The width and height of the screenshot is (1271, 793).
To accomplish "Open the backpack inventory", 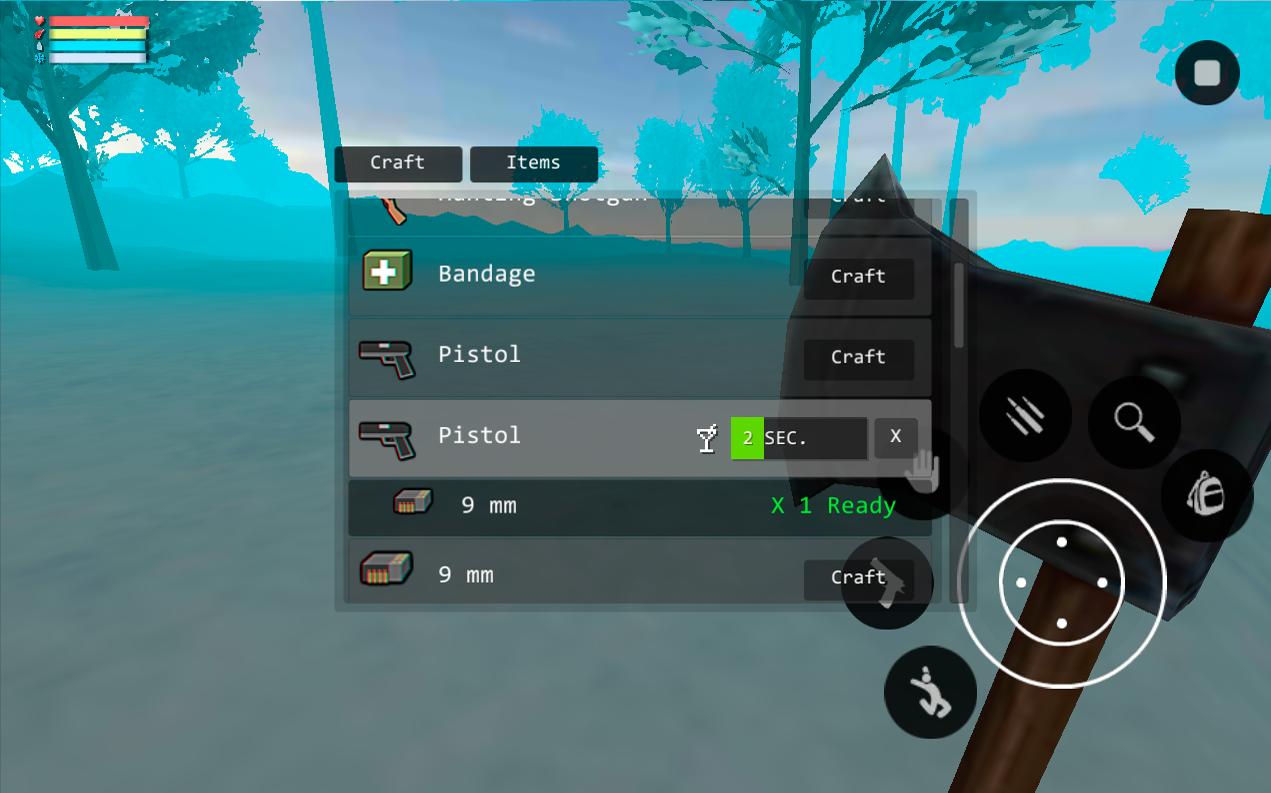I will pos(1206,495).
